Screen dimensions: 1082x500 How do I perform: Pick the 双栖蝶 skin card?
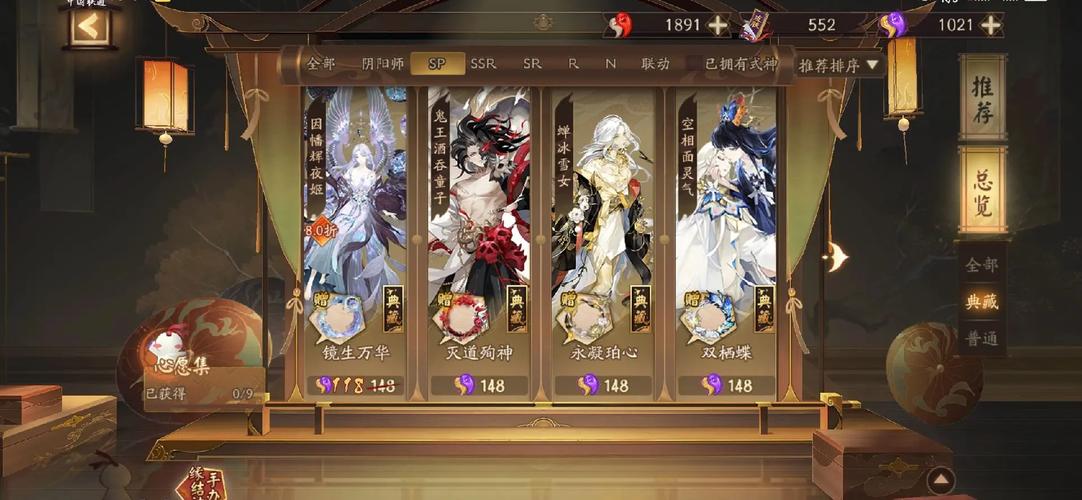(x=727, y=230)
